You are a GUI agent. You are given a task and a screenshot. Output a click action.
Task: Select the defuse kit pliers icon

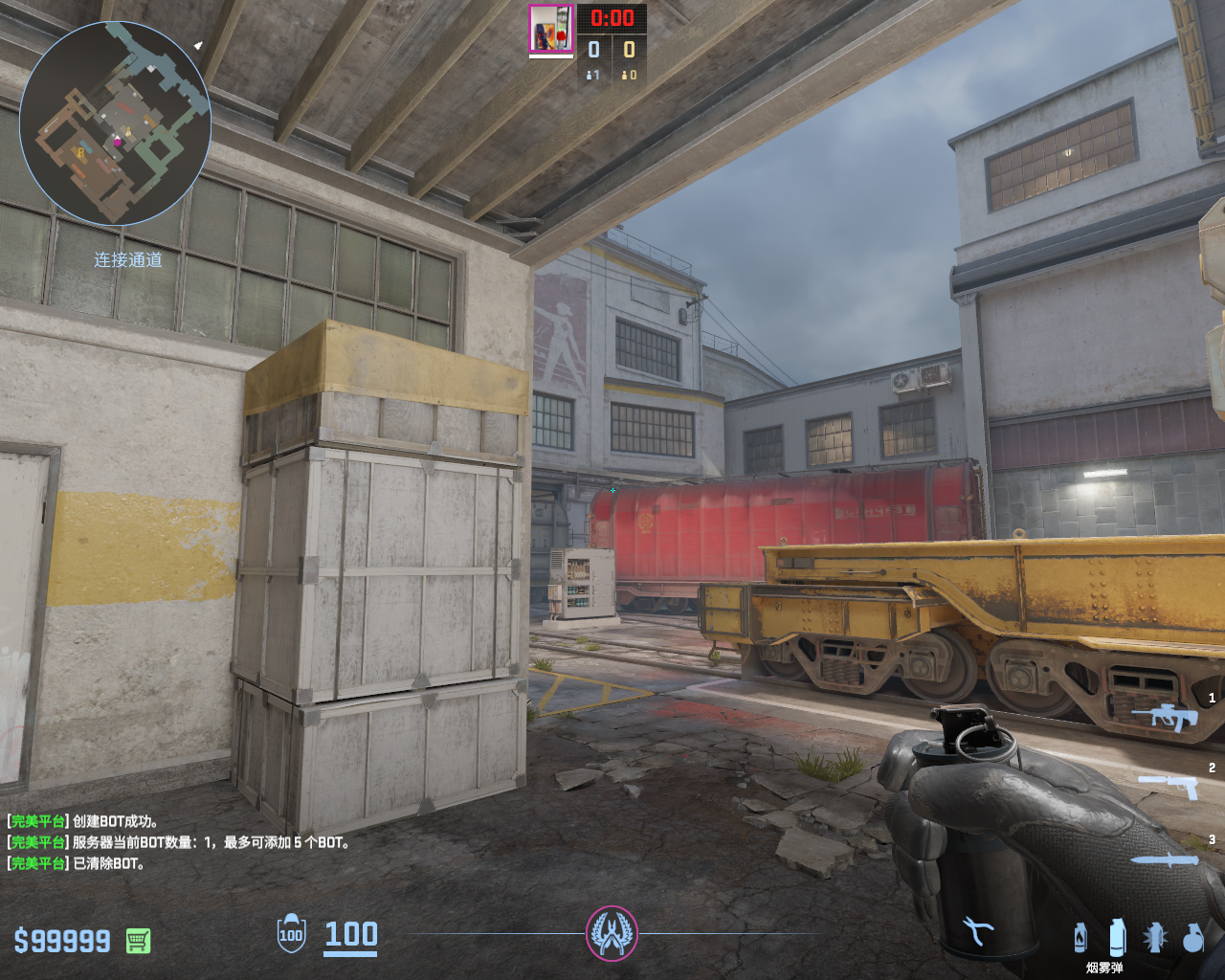(978, 931)
